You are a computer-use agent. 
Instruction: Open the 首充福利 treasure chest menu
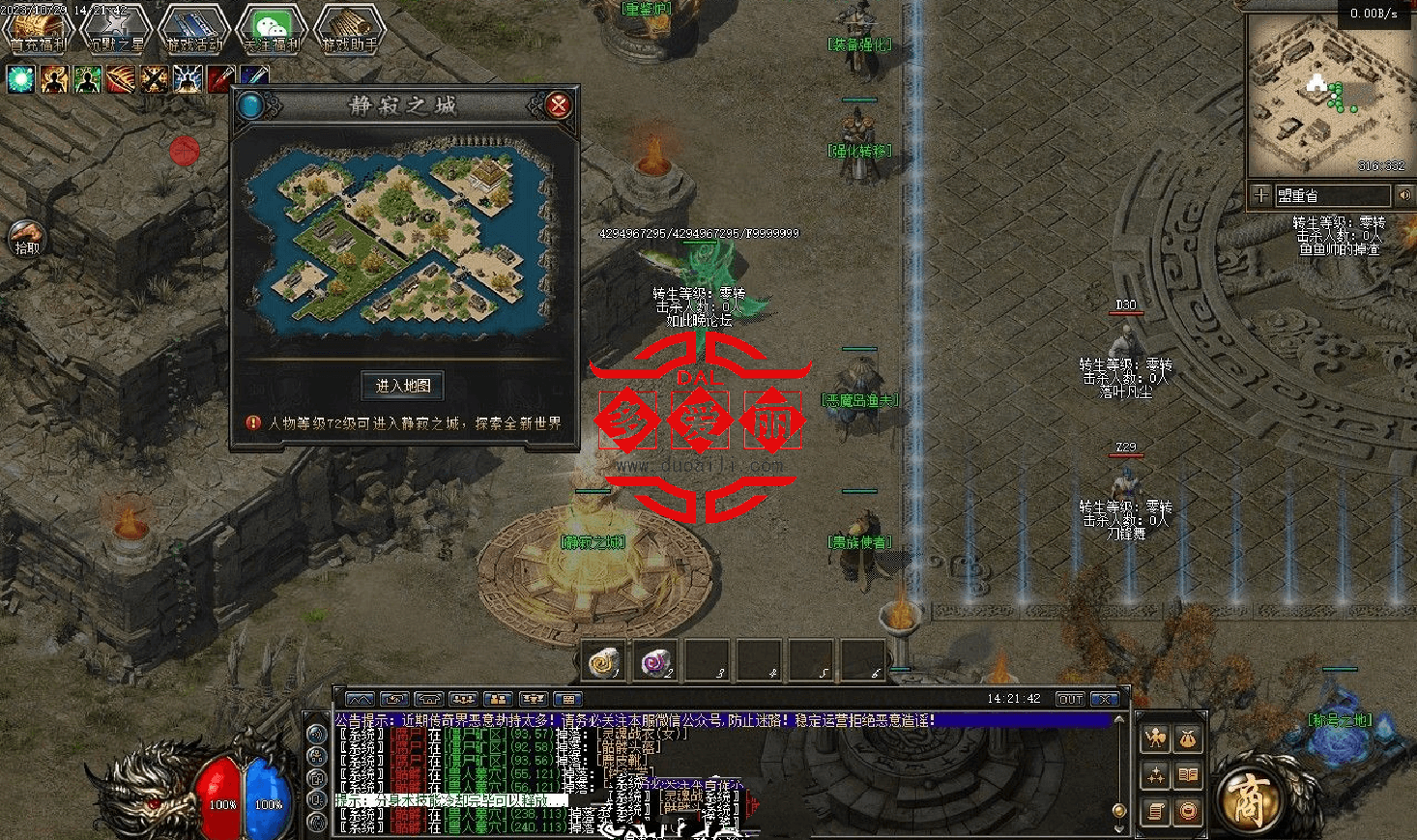pos(38,29)
